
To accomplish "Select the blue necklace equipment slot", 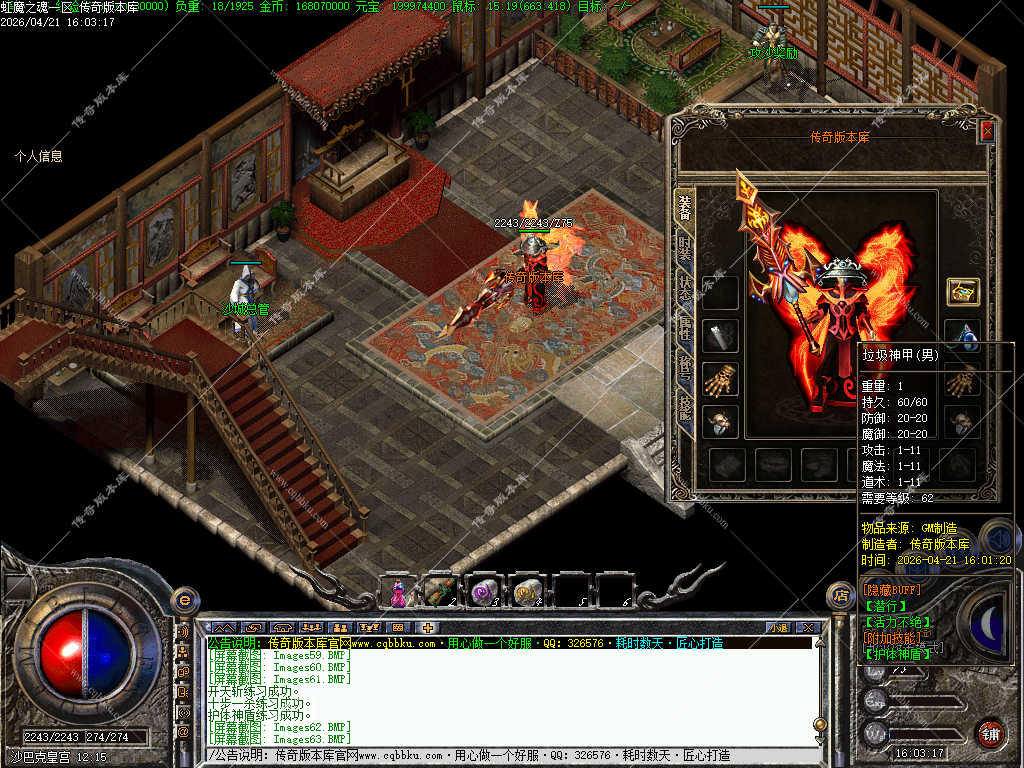I will pos(963,334).
